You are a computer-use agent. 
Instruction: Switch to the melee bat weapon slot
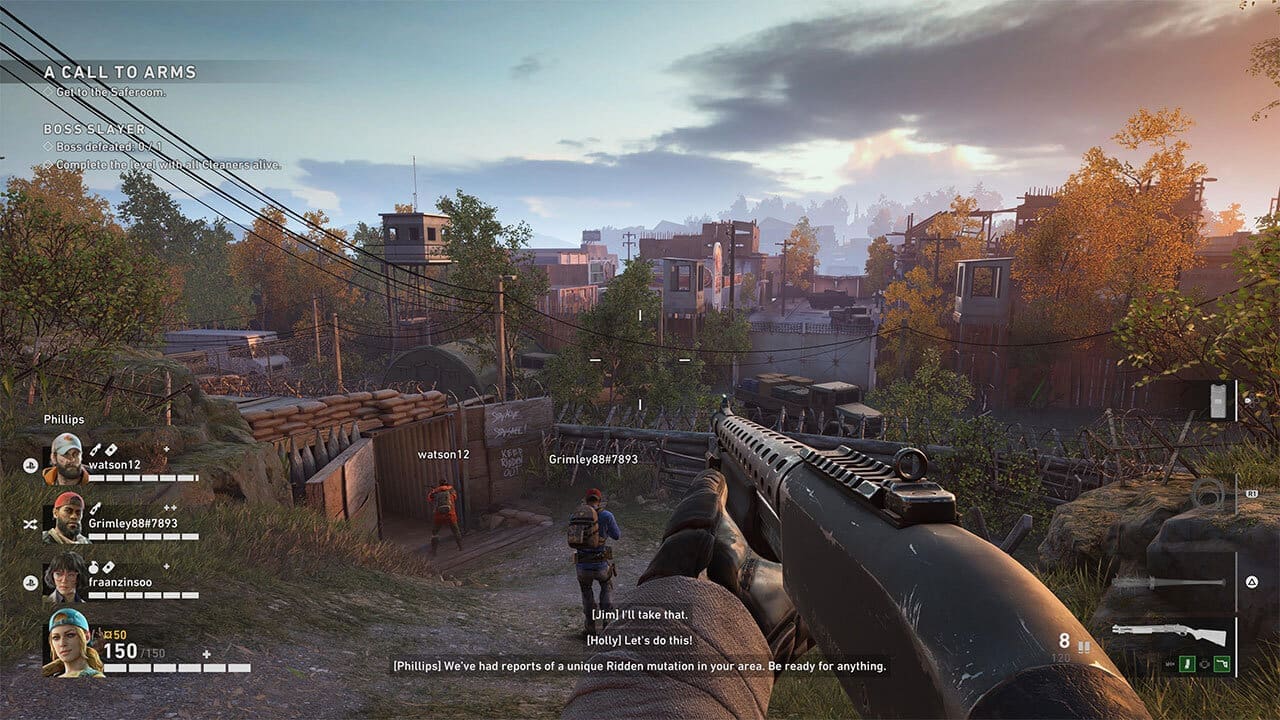point(1167,582)
